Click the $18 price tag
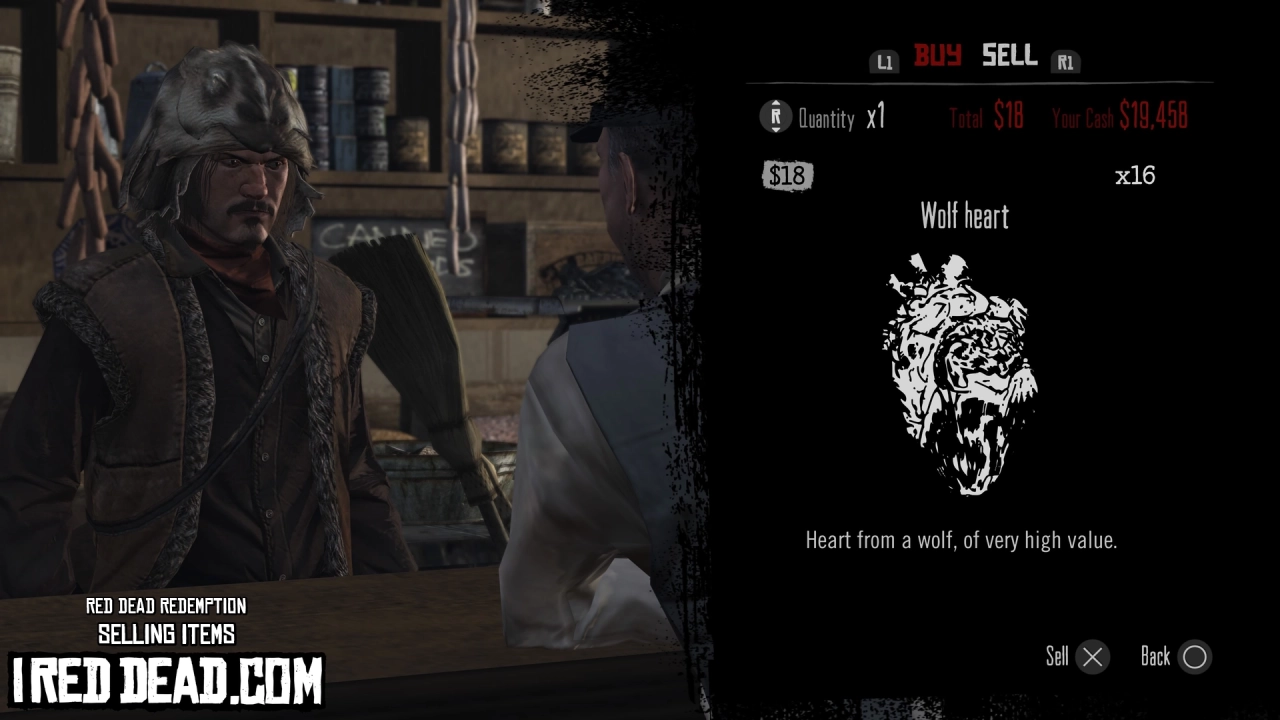 [788, 175]
